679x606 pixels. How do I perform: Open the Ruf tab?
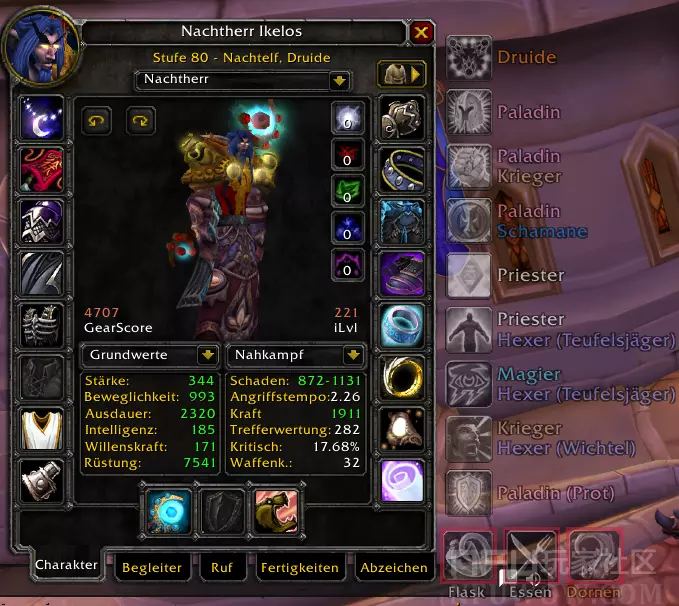click(222, 567)
